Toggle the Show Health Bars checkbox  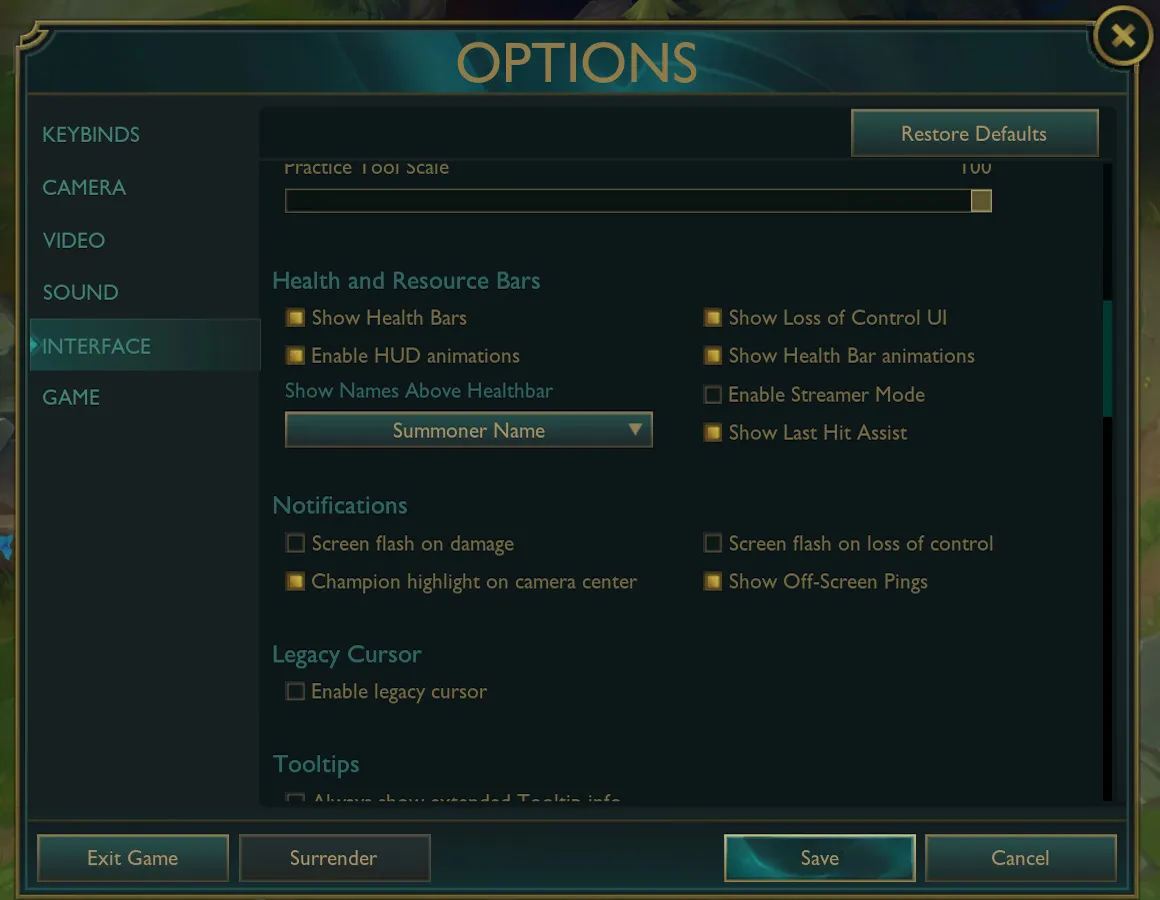coord(295,318)
